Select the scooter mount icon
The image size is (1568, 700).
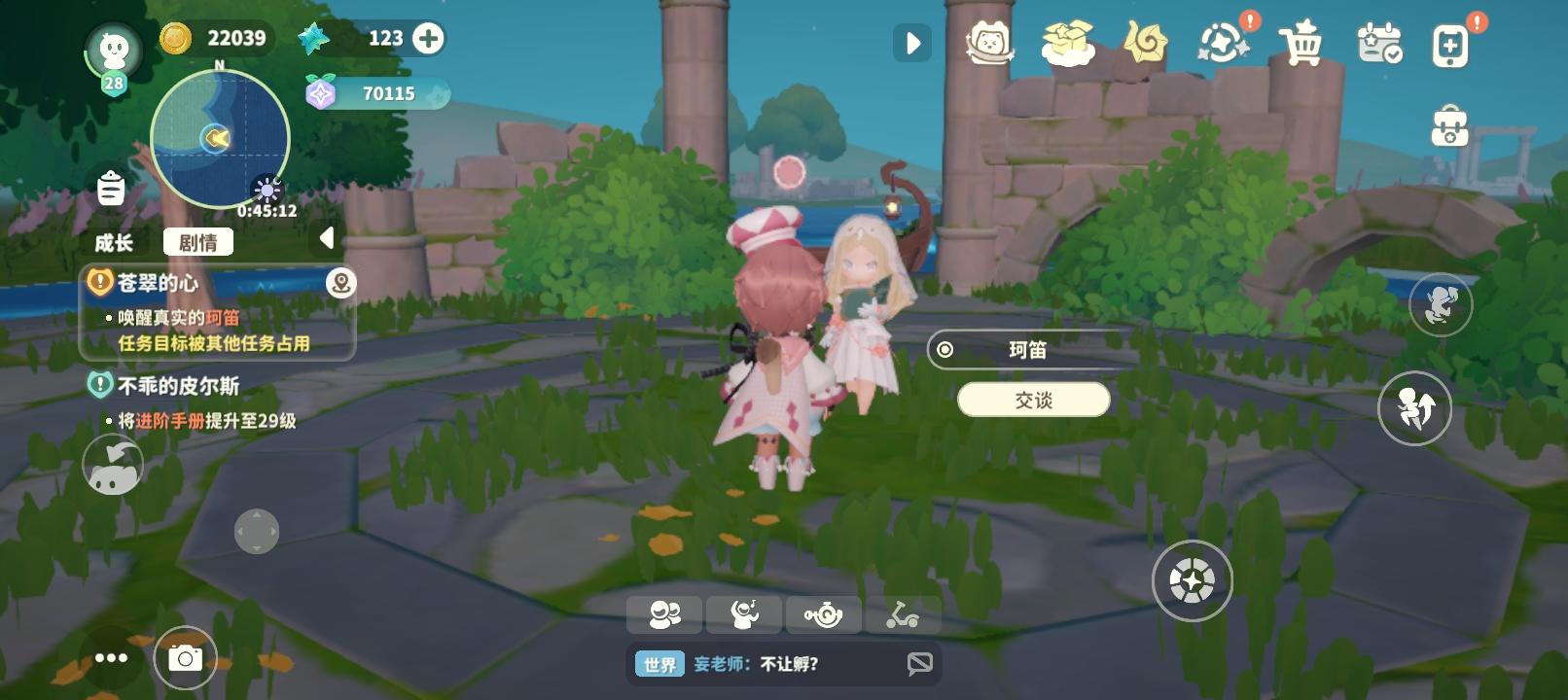[x=903, y=613]
